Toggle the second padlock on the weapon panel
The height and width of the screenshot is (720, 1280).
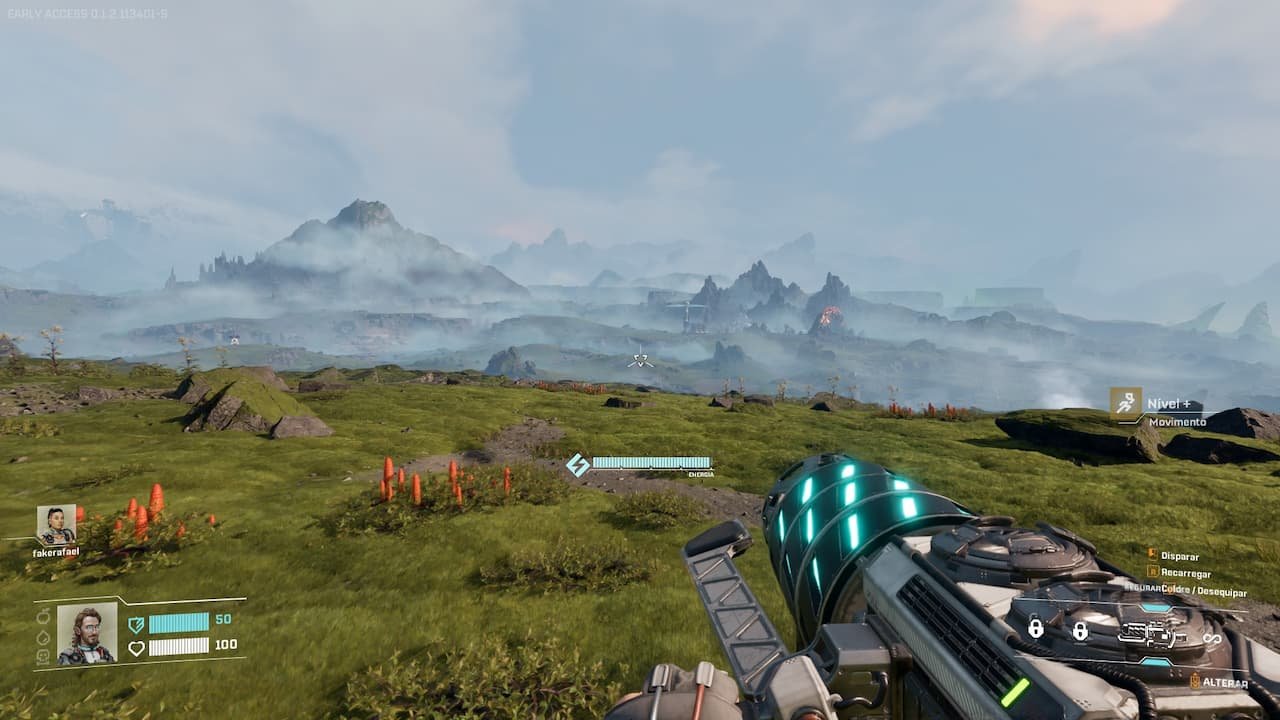click(x=1081, y=632)
